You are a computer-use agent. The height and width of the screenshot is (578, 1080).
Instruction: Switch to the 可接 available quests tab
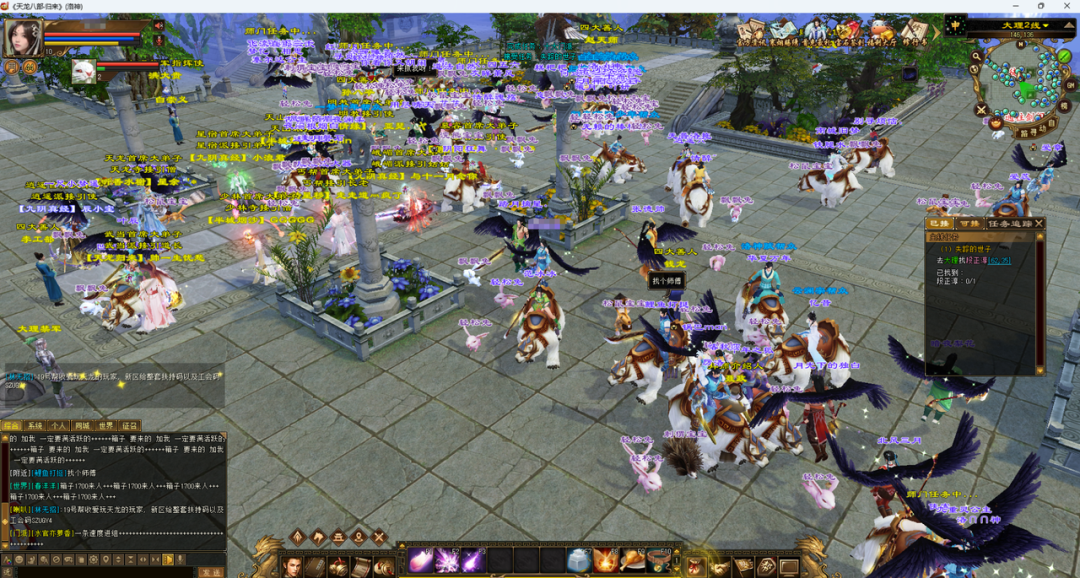pos(968,223)
